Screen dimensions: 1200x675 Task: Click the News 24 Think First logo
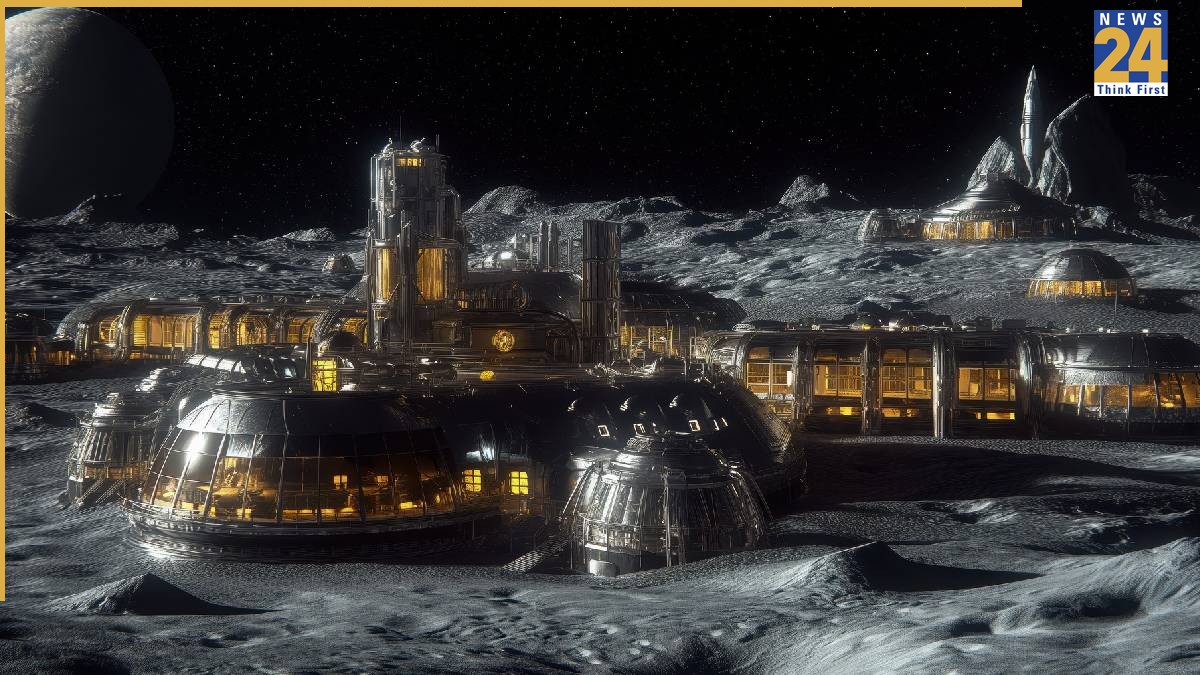click(x=1130, y=53)
